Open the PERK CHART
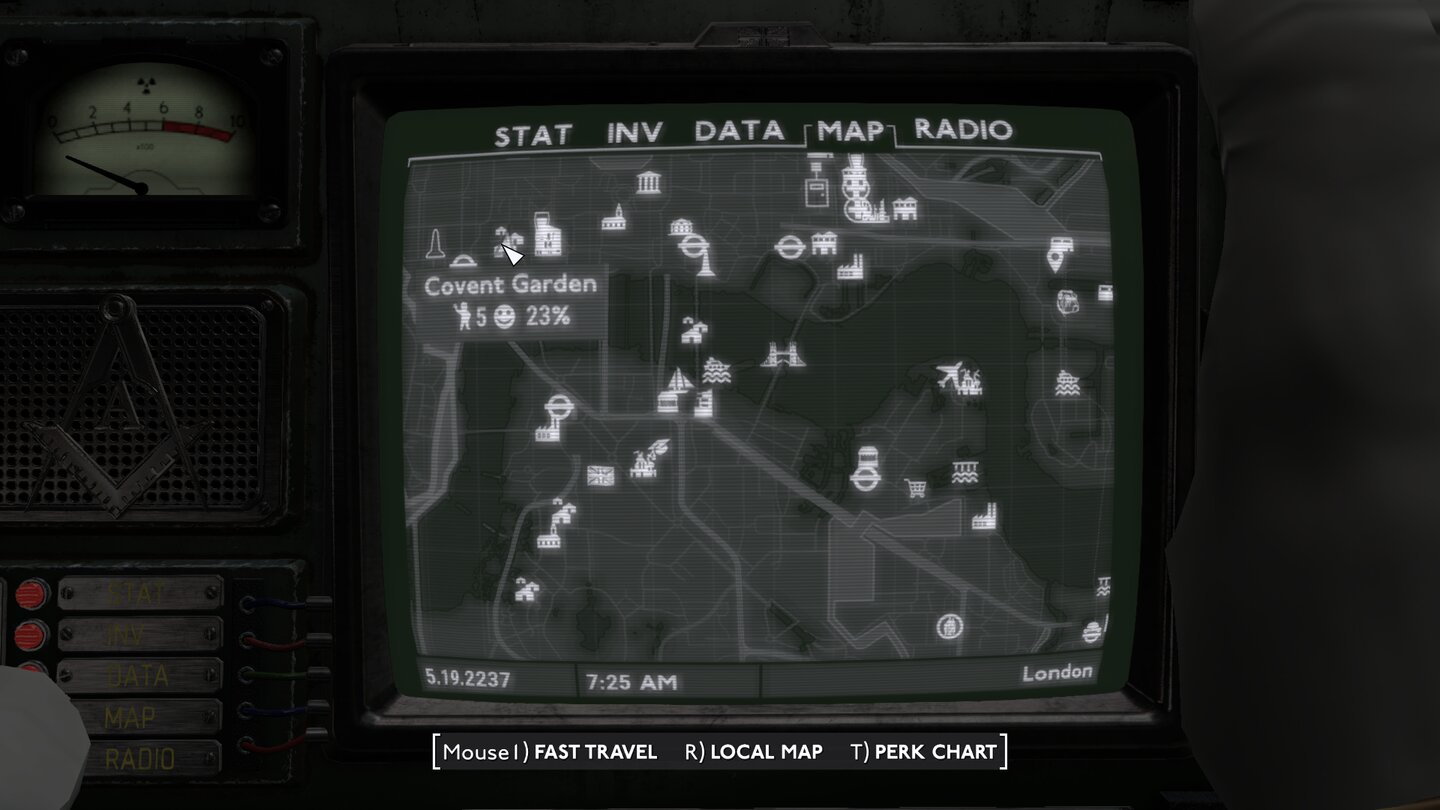 coord(930,751)
